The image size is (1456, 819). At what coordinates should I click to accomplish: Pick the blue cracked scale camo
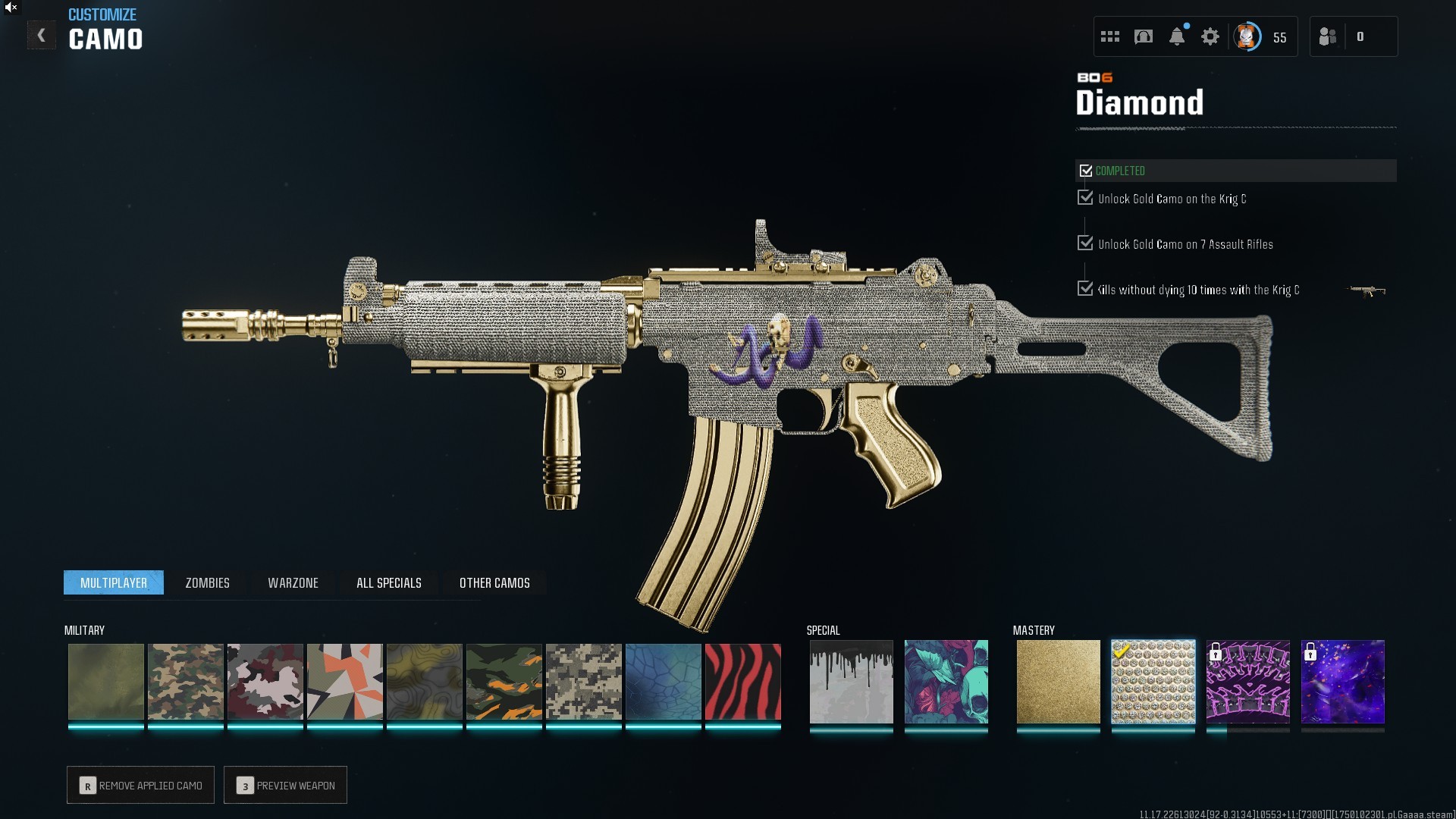click(x=663, y=681)
